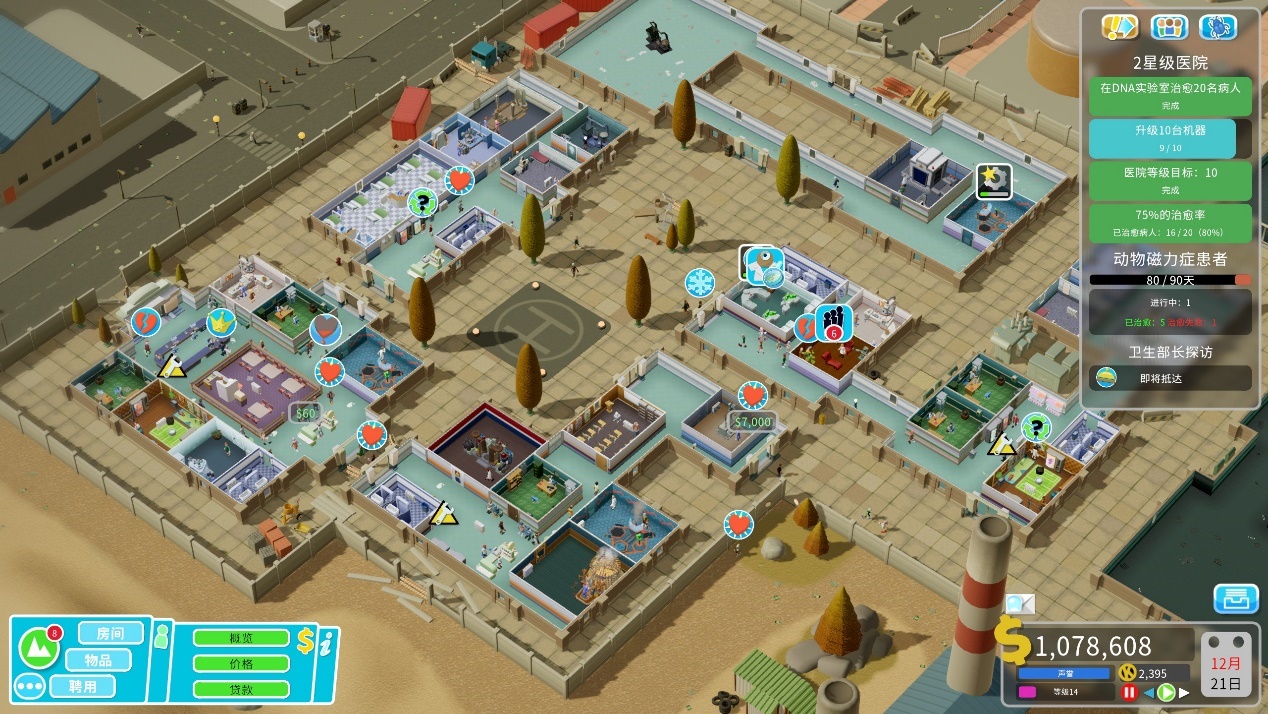Open the 房间 (Rooms) build menu
Image resolution: width=1268 pixels, height=714 pixels.
point(110,633)
